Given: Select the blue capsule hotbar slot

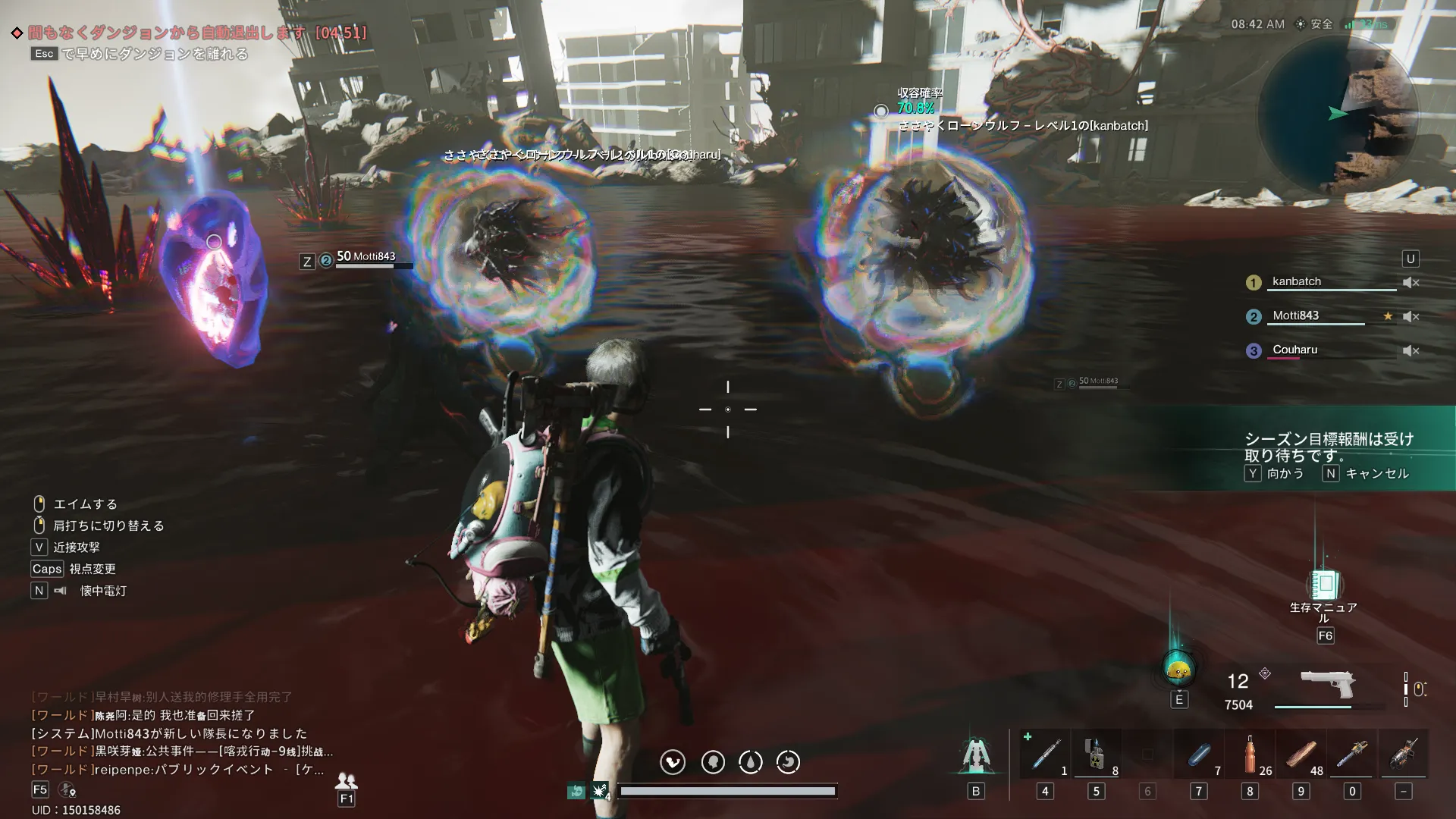Looking at the screenshot, I should (1199, 754).
